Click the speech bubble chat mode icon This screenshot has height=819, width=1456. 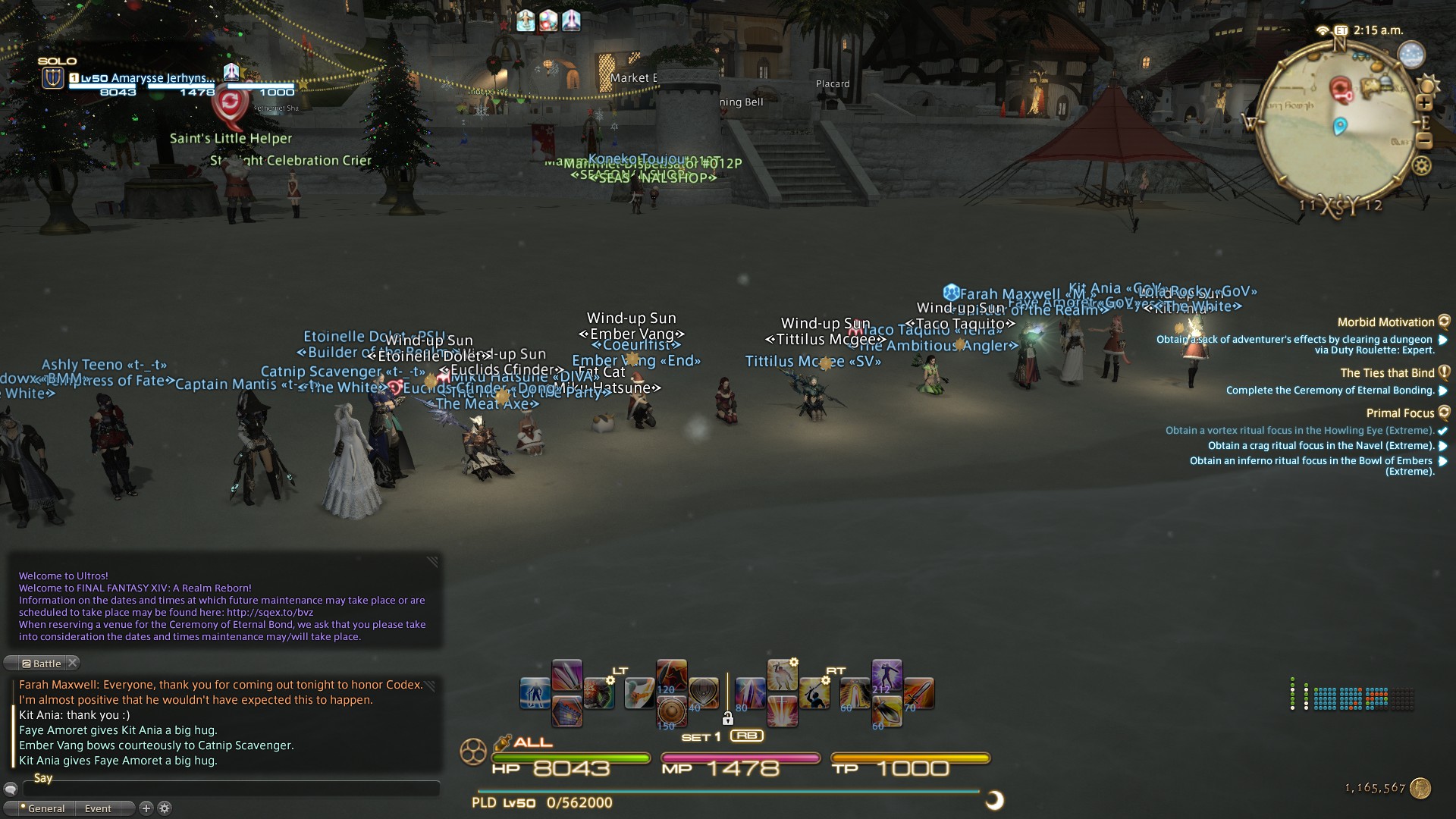click(11, 789)
